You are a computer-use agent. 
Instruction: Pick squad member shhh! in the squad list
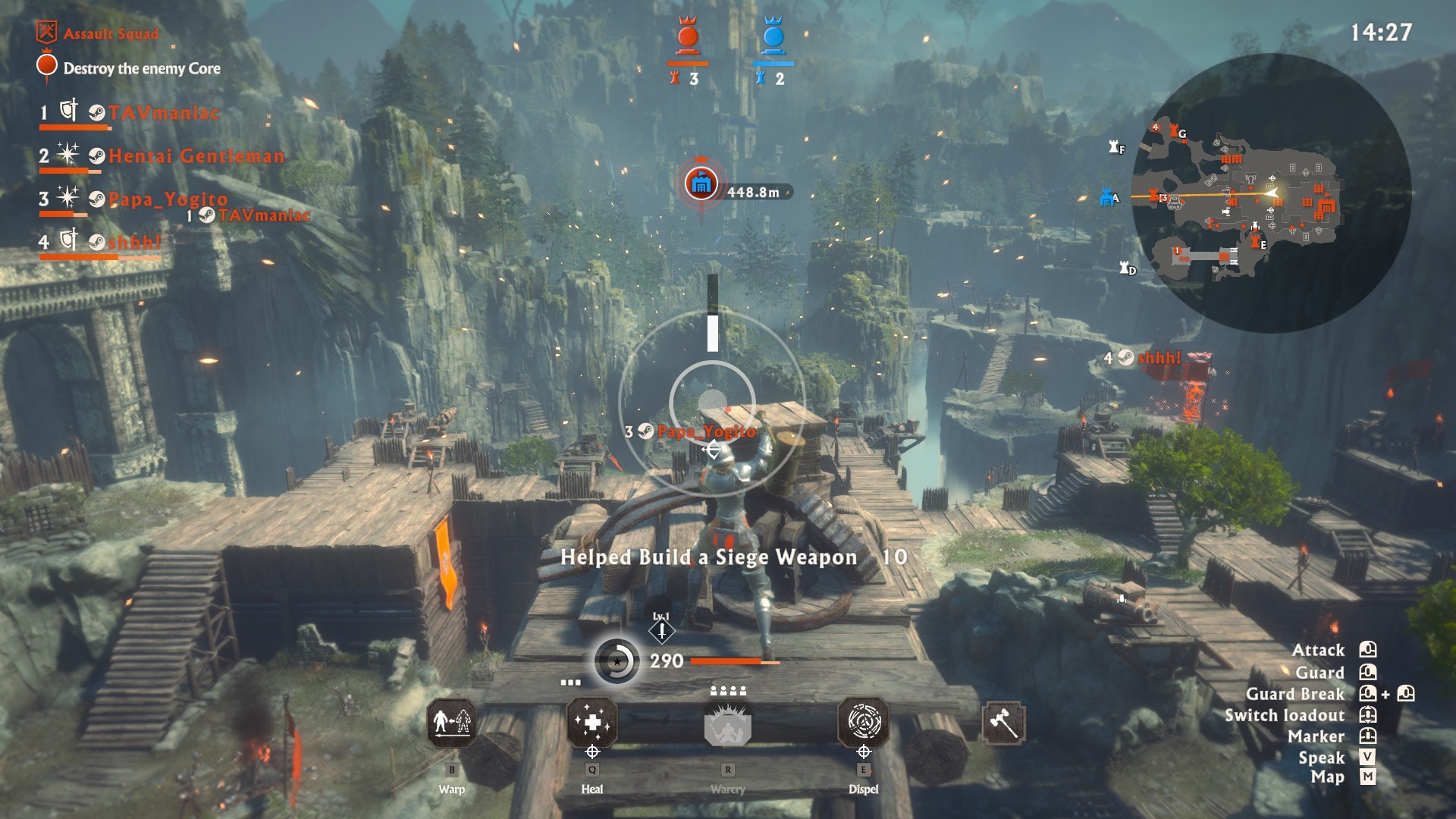(x=134, y=243)
